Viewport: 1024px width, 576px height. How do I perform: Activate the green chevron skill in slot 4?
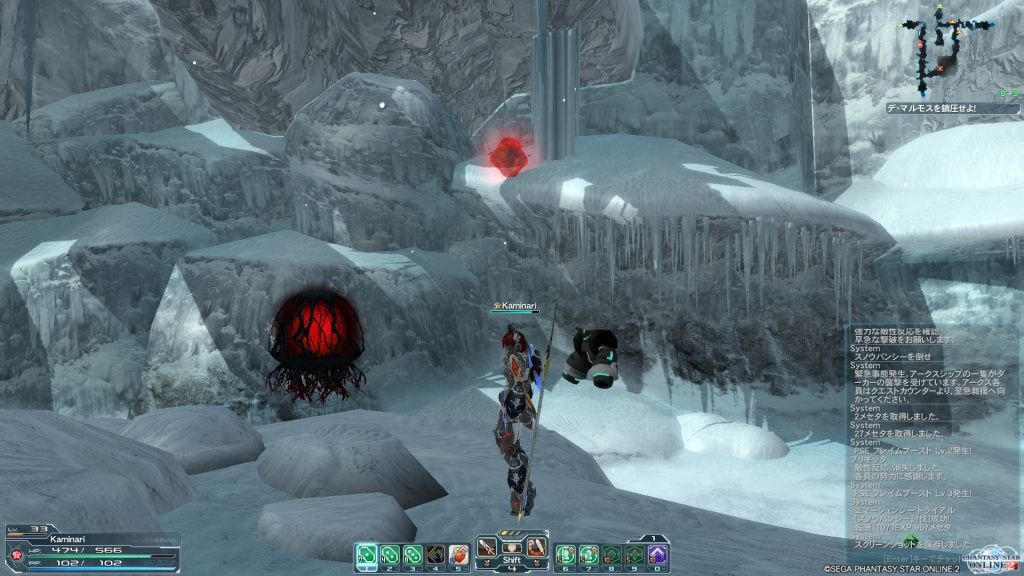pos(435,554)
